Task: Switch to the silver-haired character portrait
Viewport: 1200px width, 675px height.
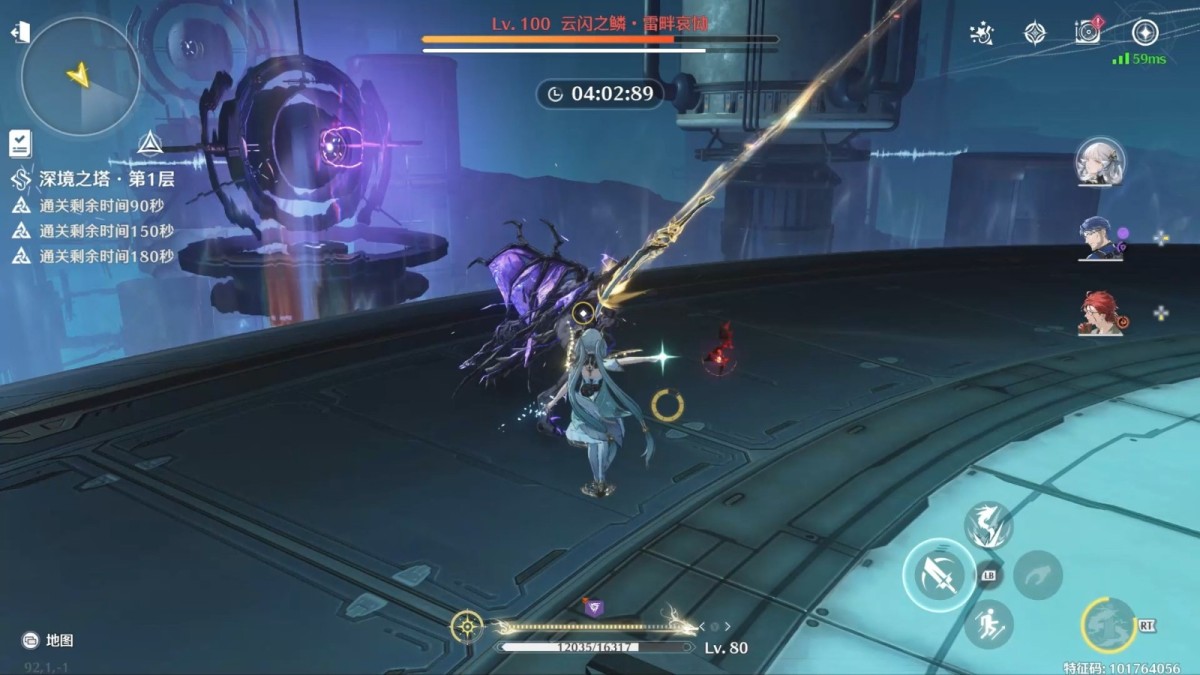Action: point(1100,163)
